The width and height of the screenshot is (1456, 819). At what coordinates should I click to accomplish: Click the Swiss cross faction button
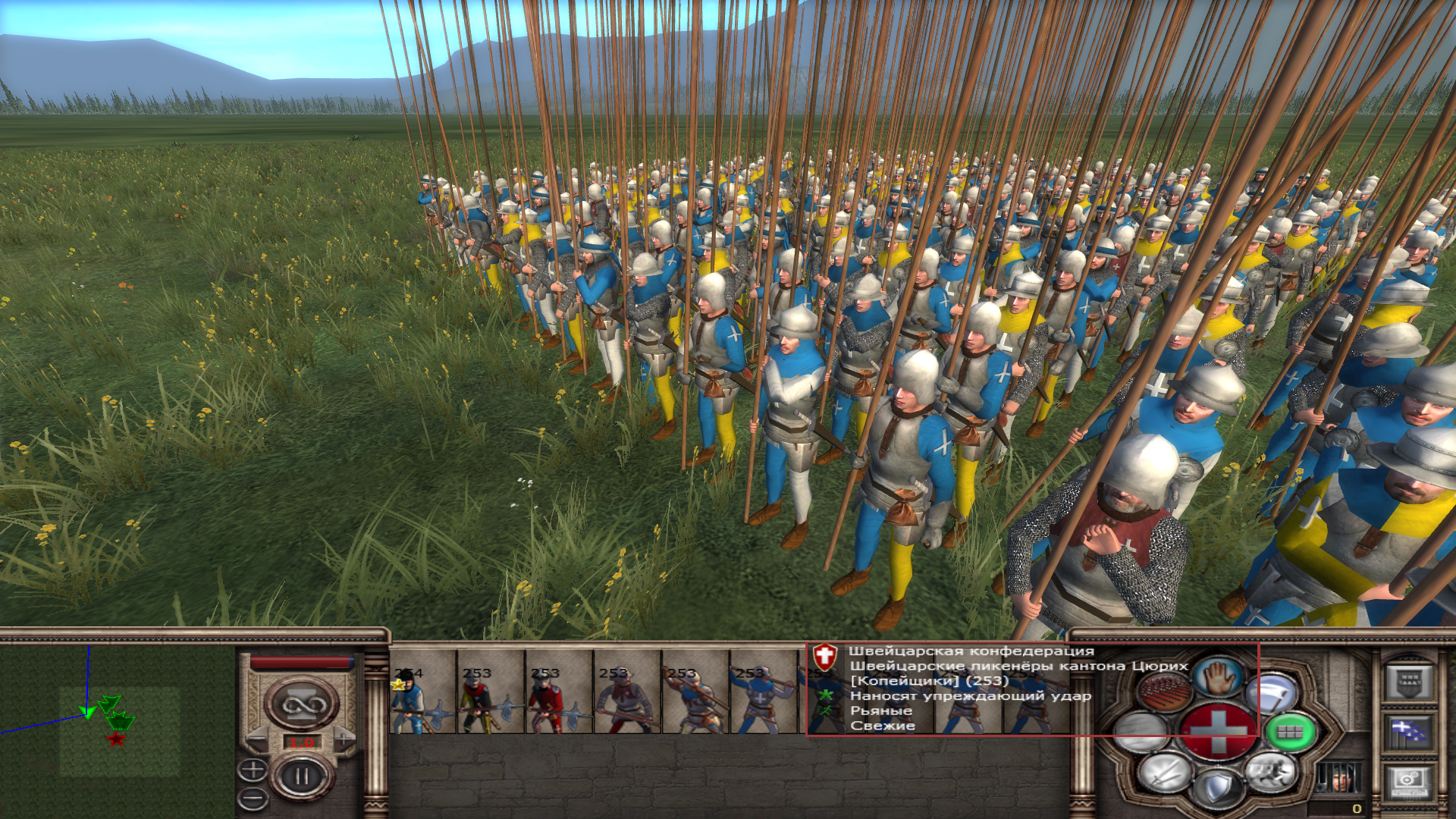click(x=1218, y=733)
